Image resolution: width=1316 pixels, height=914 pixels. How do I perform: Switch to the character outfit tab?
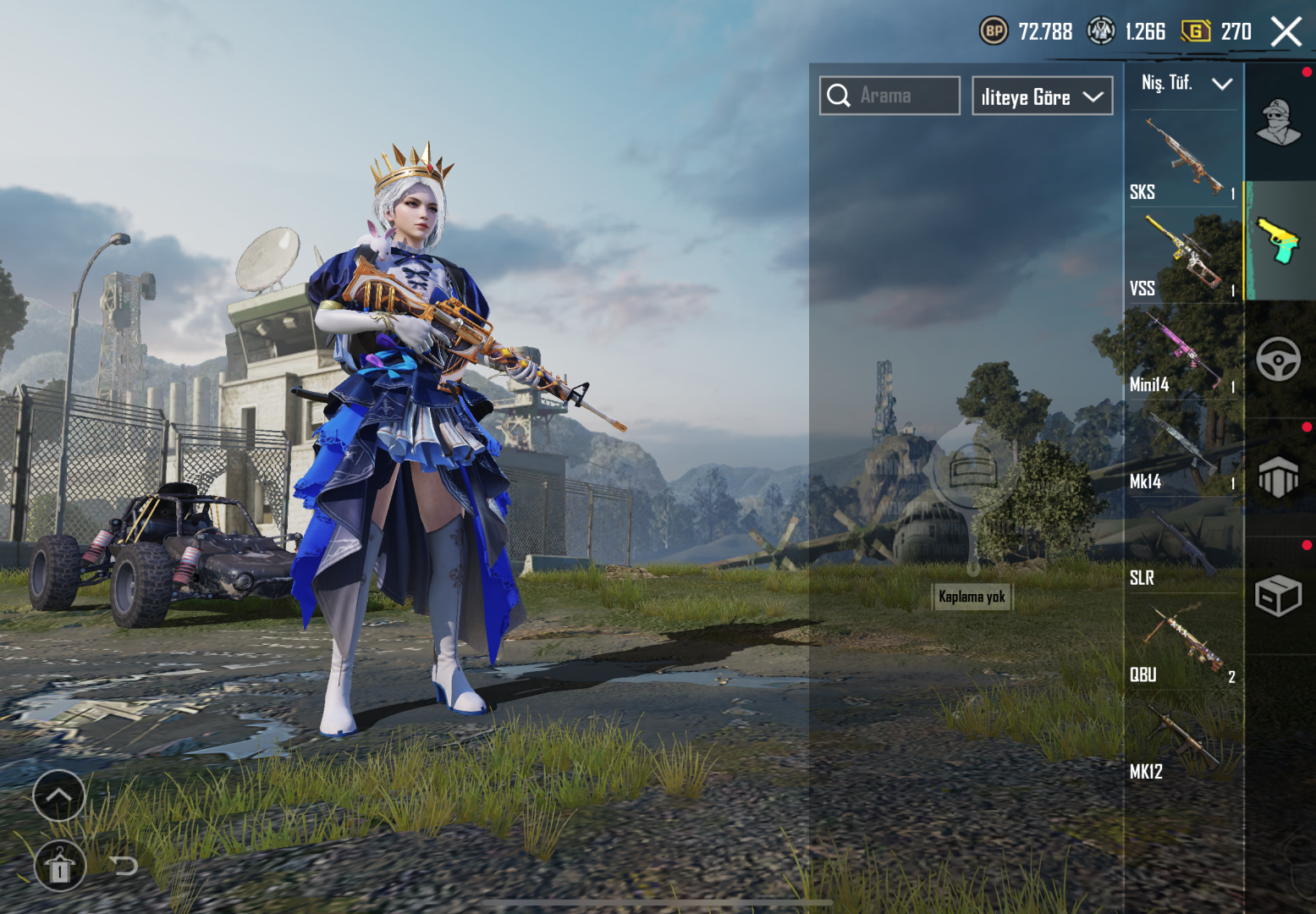click(x=1279, y=124)
